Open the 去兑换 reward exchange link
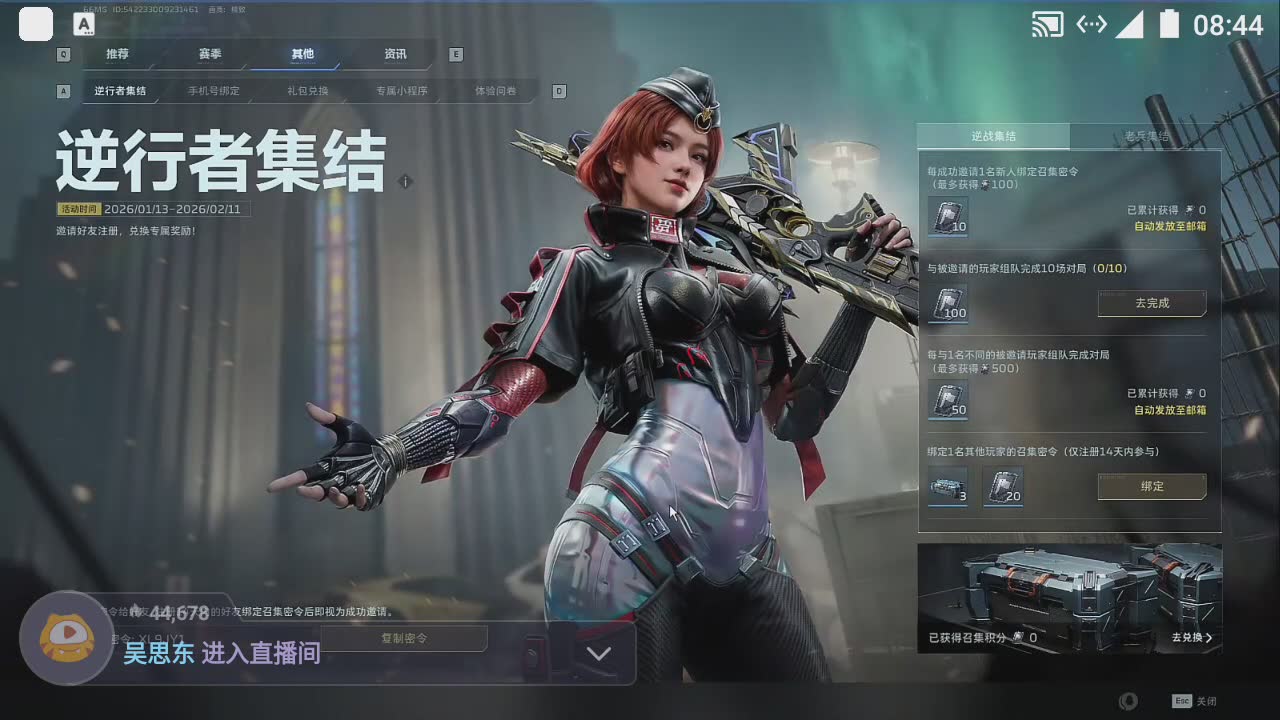This screenshot has height=720, width=1280. pos(1192,637)
